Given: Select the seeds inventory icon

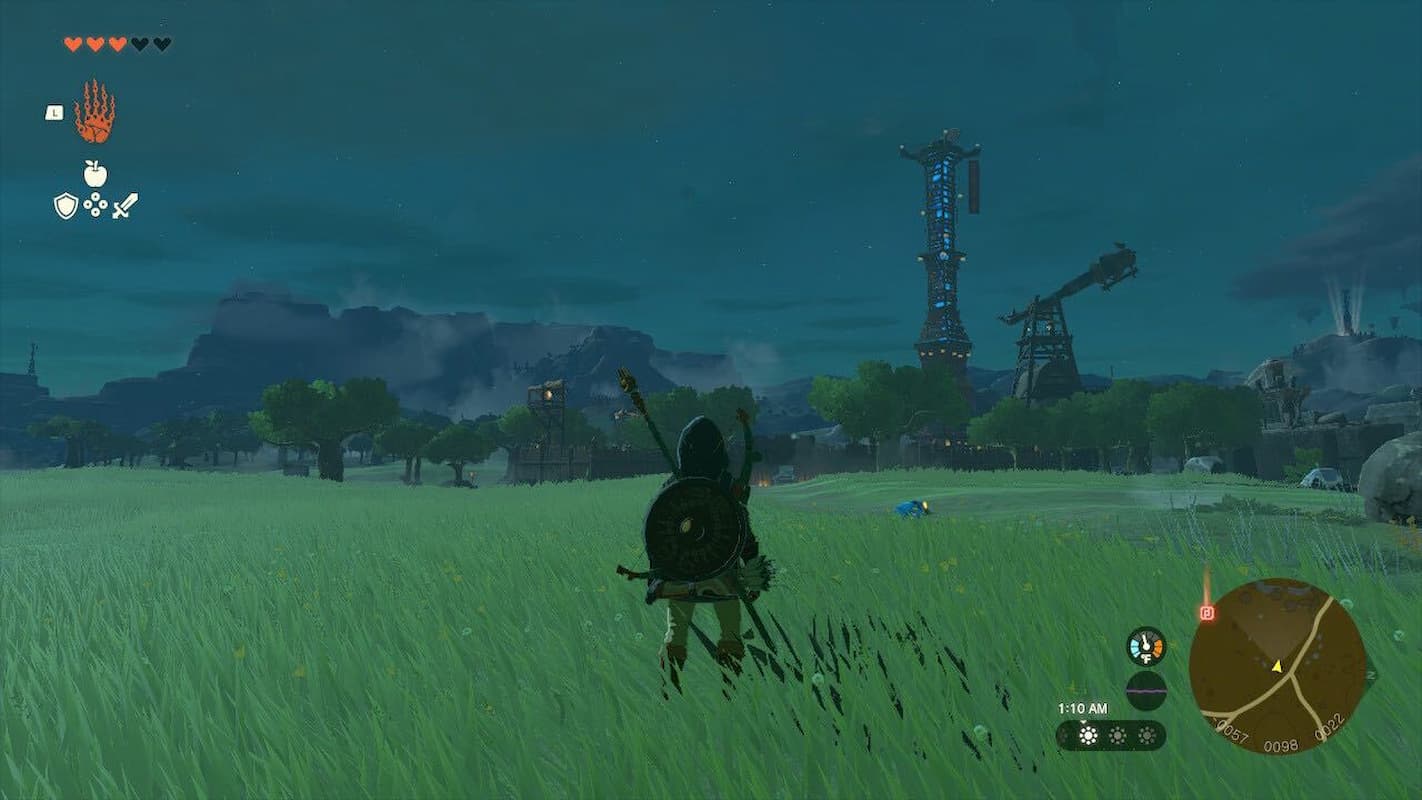Looking at the screenshot, I should point(94,204).
